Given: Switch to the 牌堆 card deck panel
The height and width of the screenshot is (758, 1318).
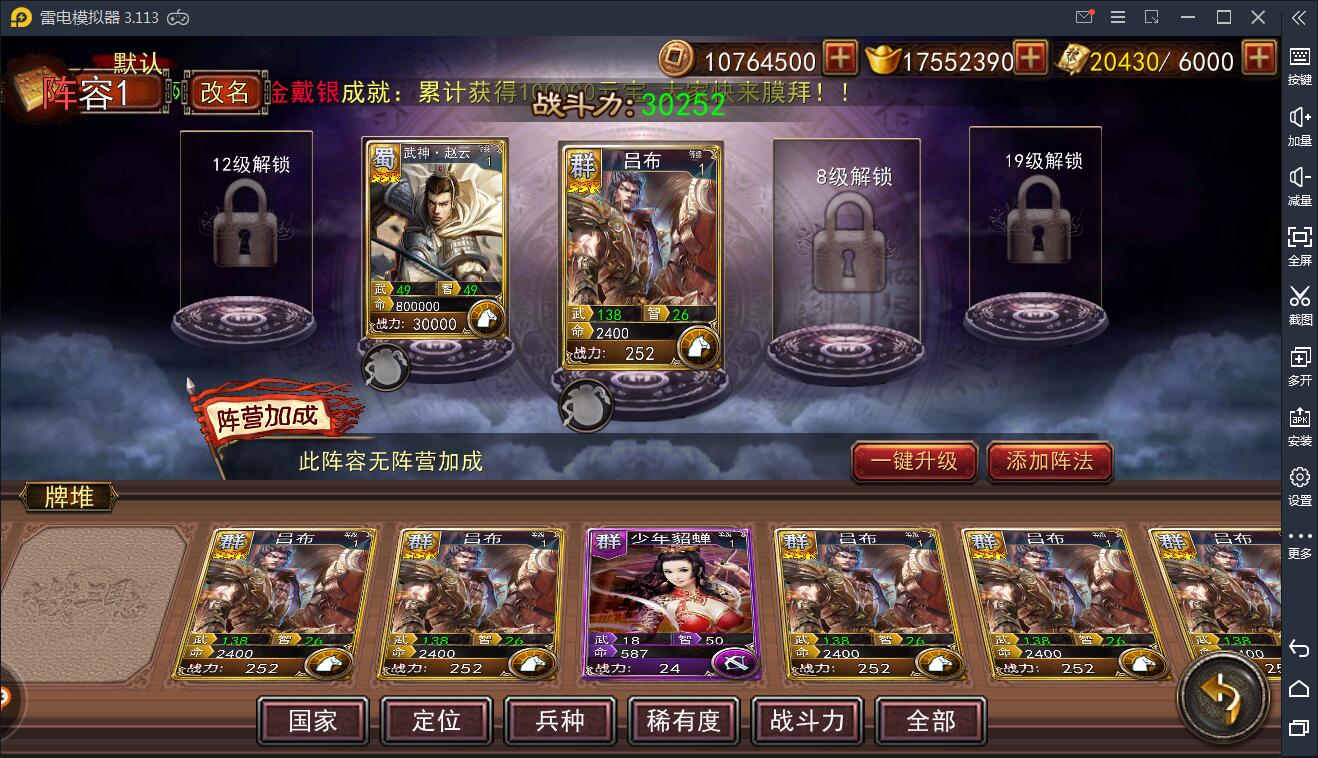Looking at the screenshot, I should (x=68, y=497).
